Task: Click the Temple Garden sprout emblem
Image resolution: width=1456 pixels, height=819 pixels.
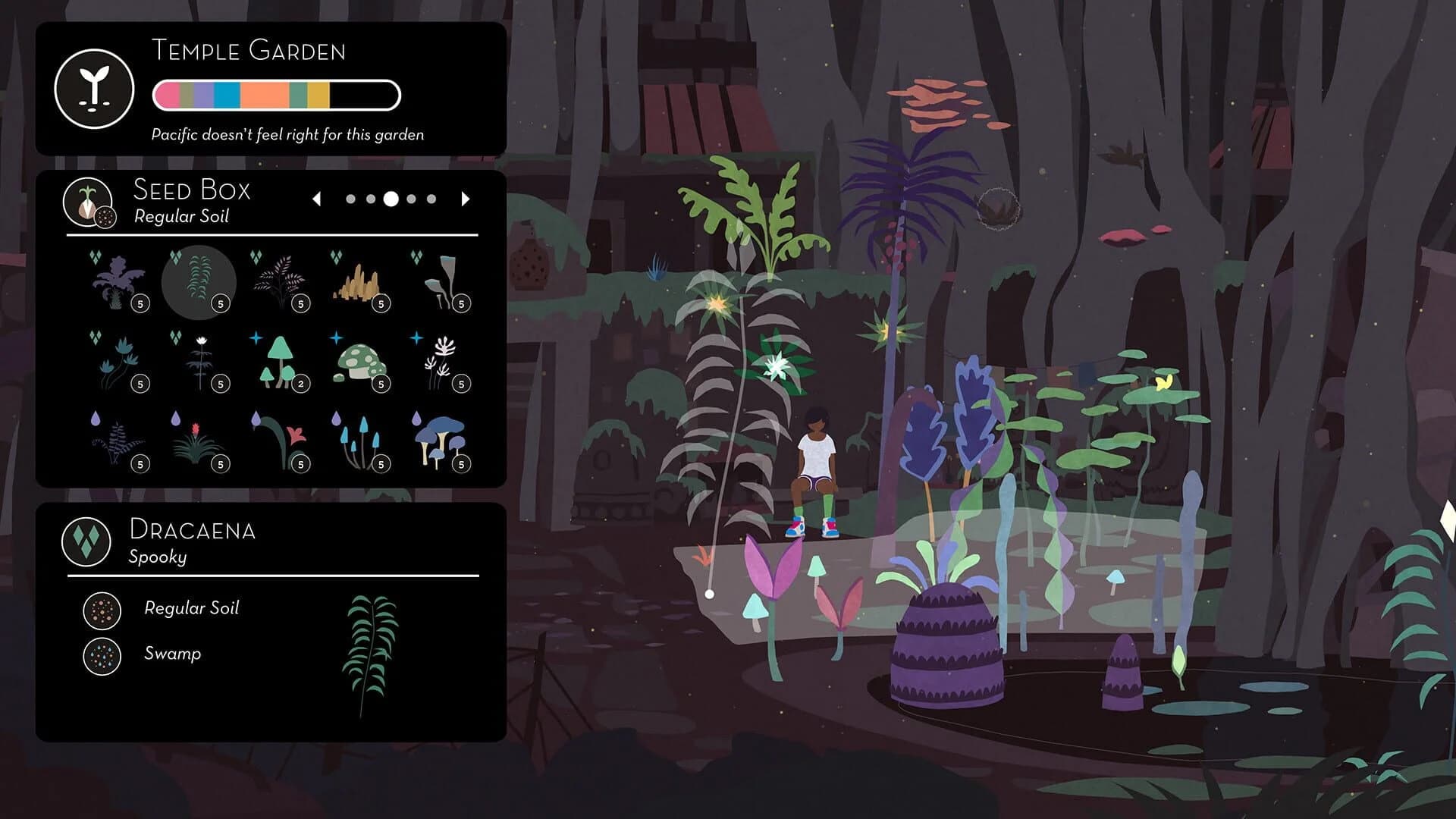Action: tap(94, 91)
